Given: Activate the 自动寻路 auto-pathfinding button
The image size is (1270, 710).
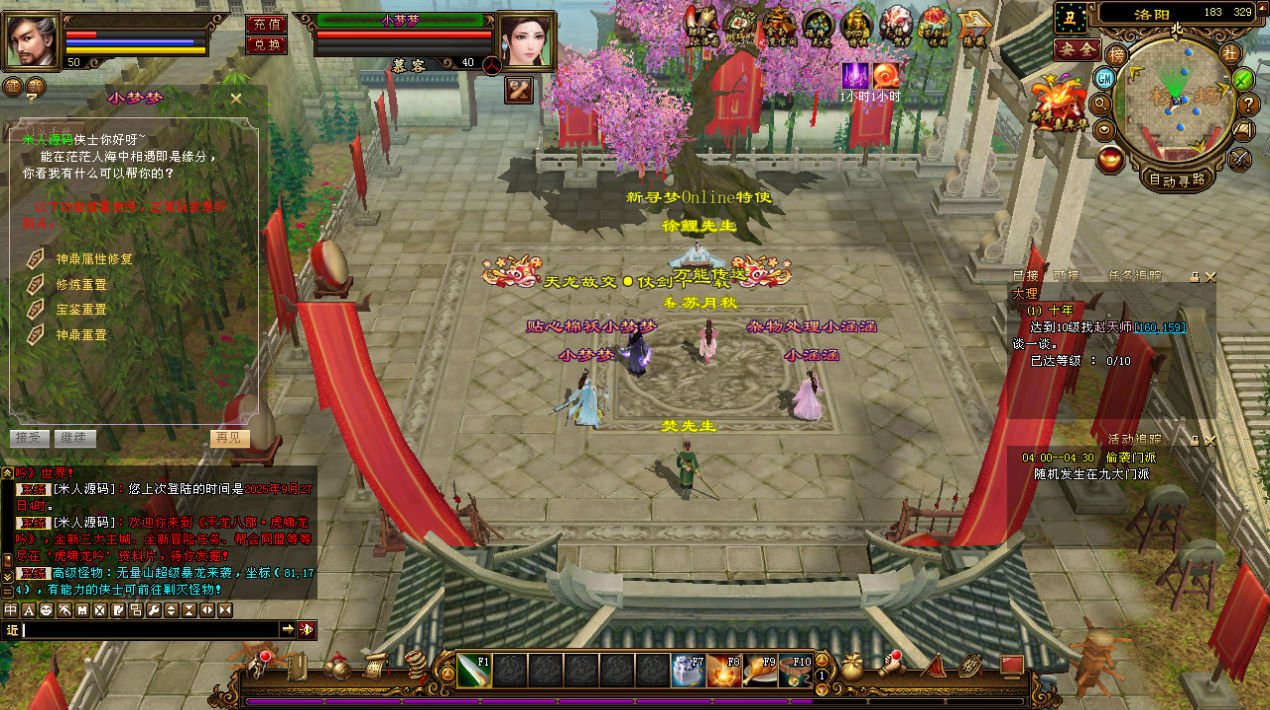Looking at the screenshot, I should pyautogui.click(x=1177, y=180).
